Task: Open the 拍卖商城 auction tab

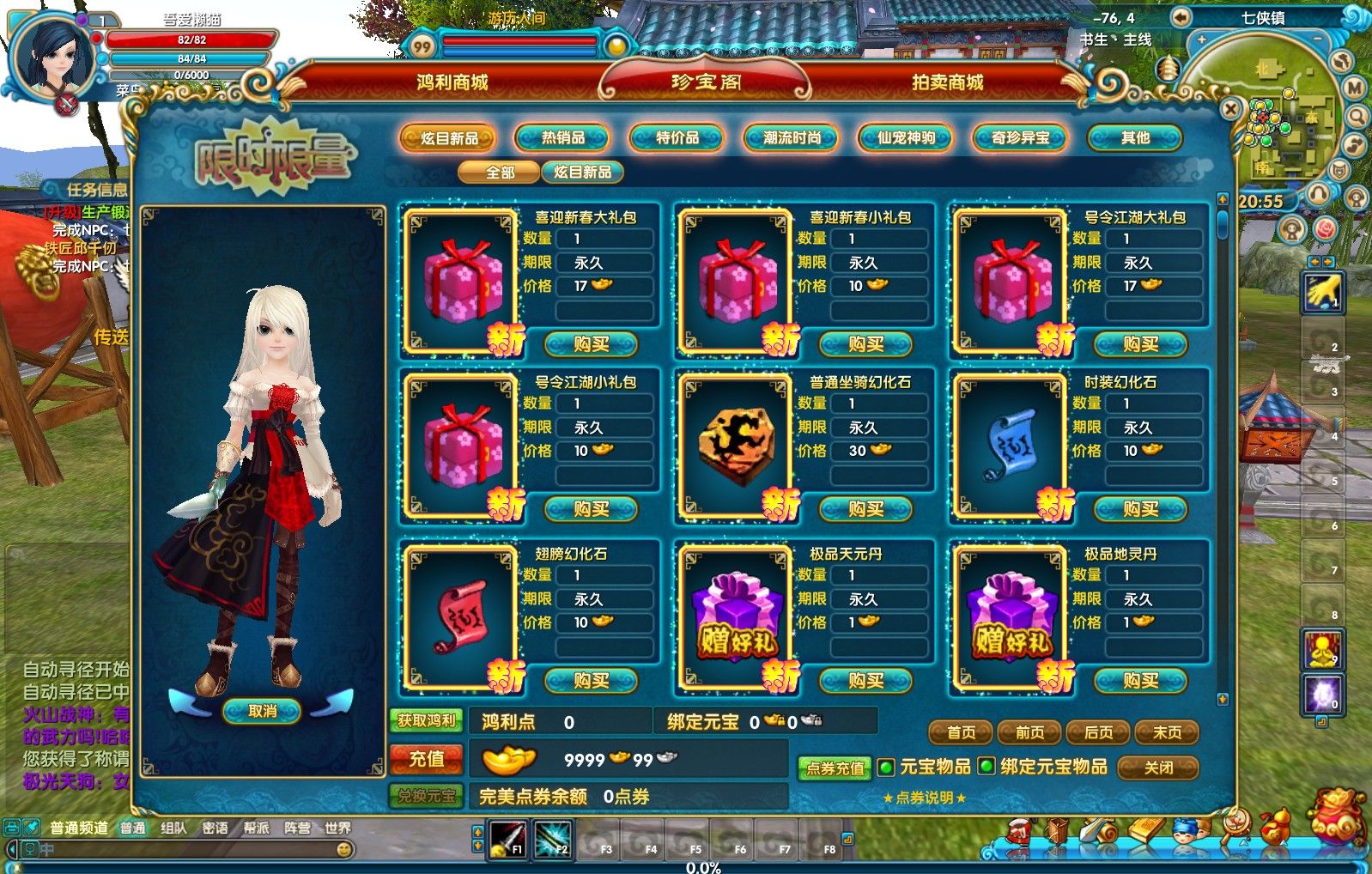Action: [x=947, y=82]
